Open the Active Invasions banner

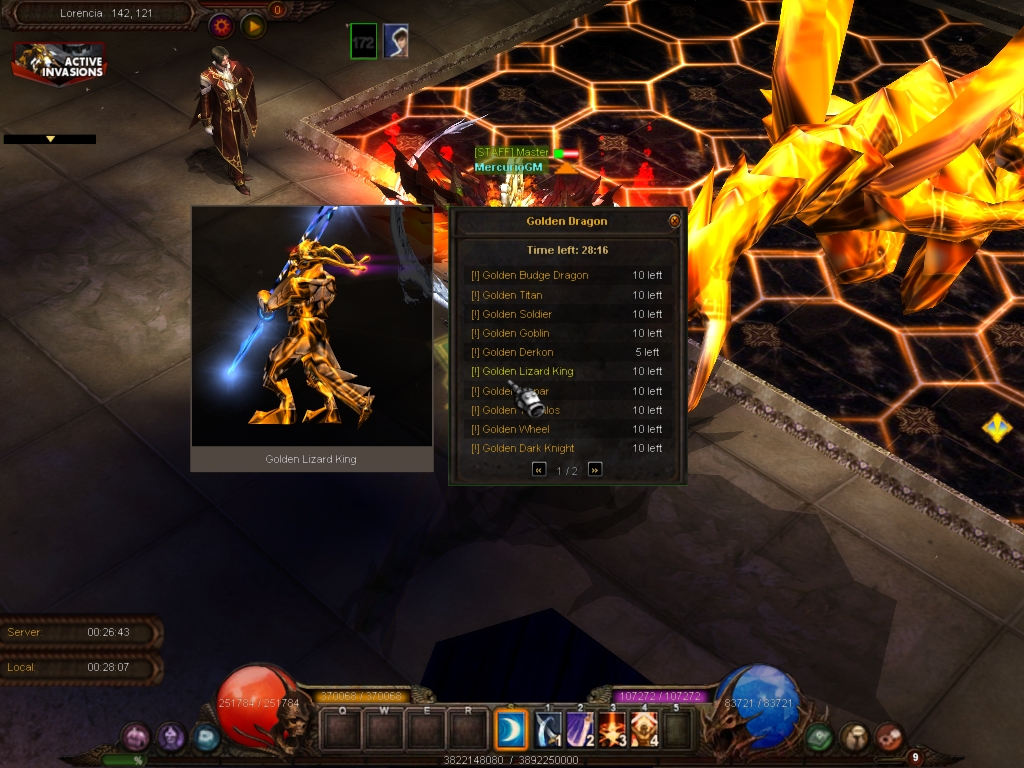(59, 64)
